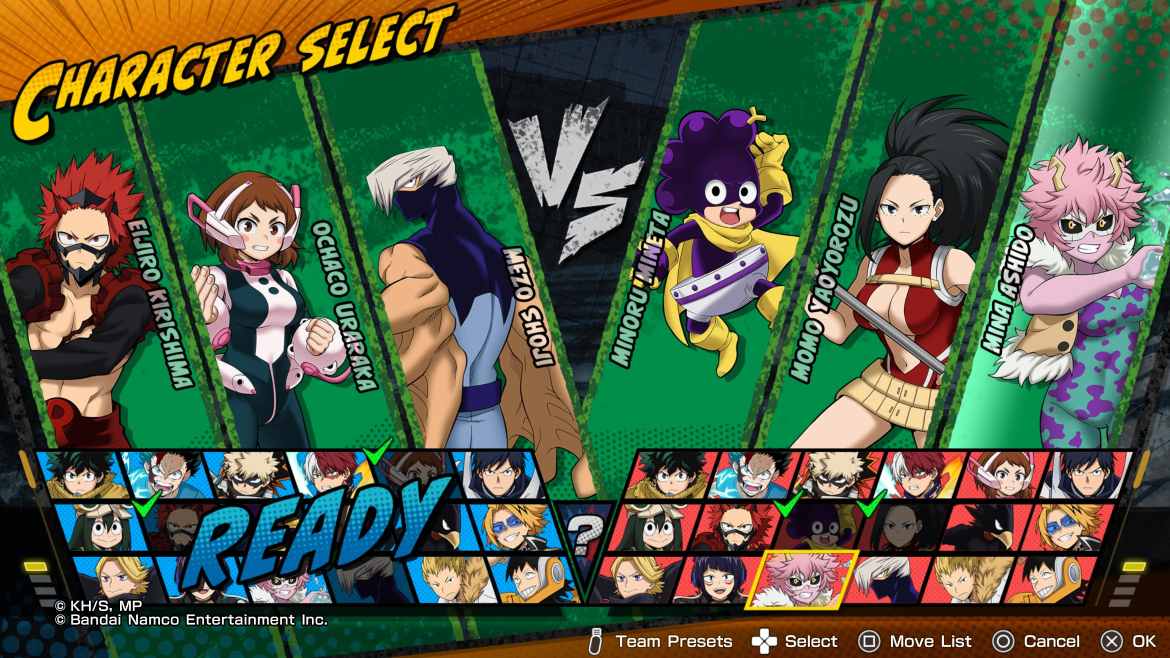
Task: Select Mina Ashido's highlighted portrait in red roster
Action: pos(805,578)
